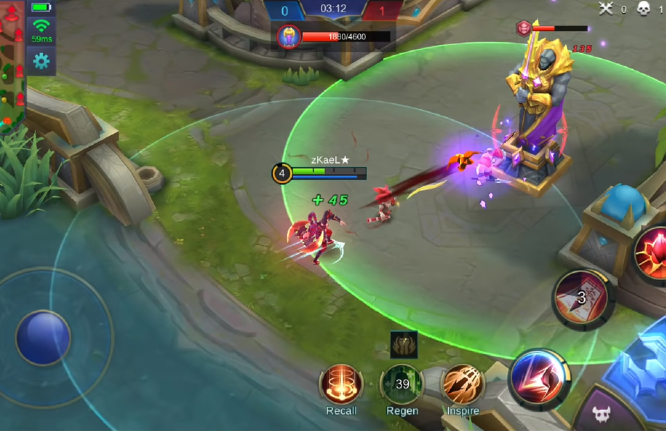This screenshot has height=431, width=666.
Task: Open the gear settings icon
Action: tap(41, 61)
